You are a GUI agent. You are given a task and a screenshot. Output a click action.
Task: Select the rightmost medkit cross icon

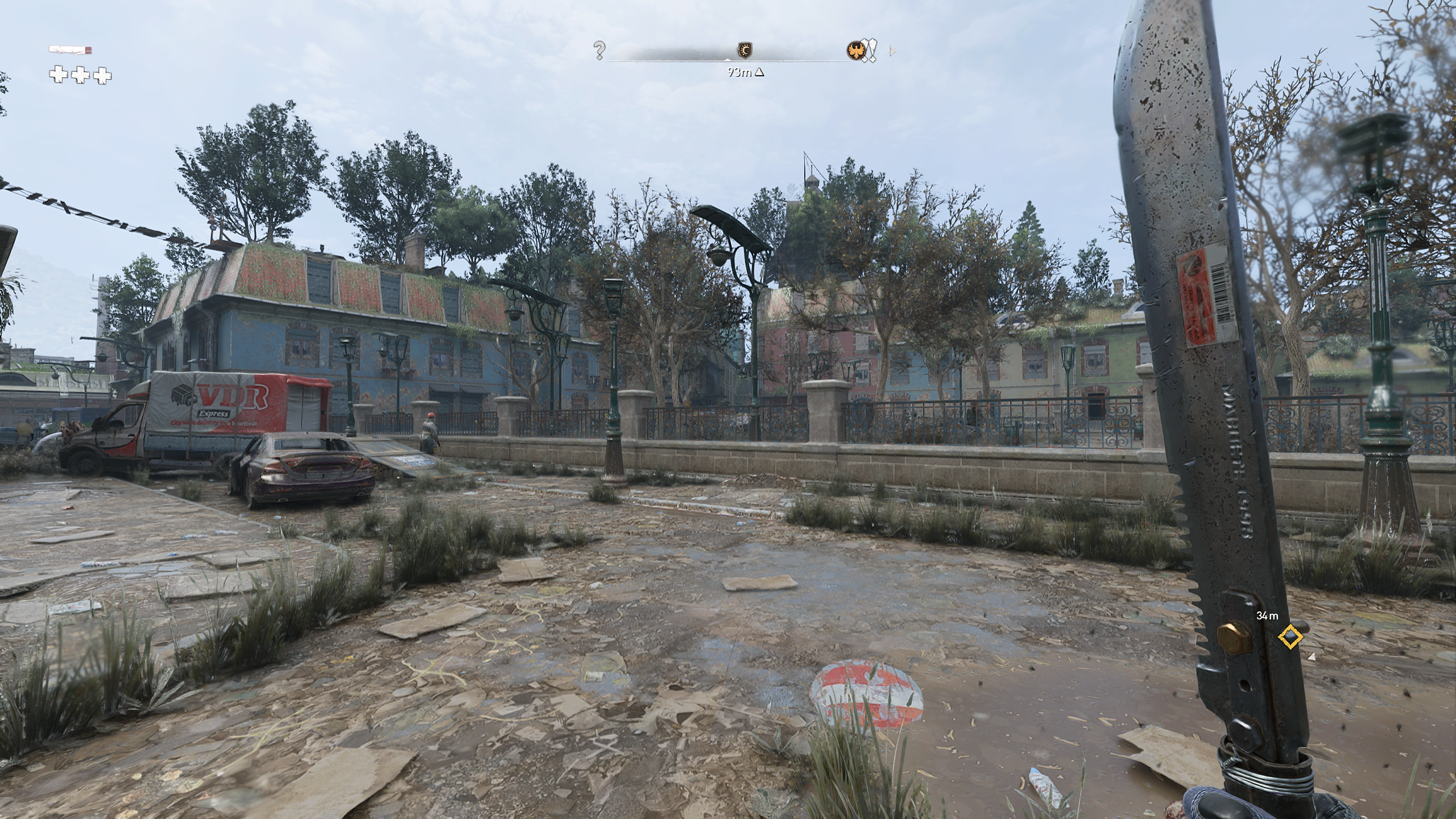(101, 76)
